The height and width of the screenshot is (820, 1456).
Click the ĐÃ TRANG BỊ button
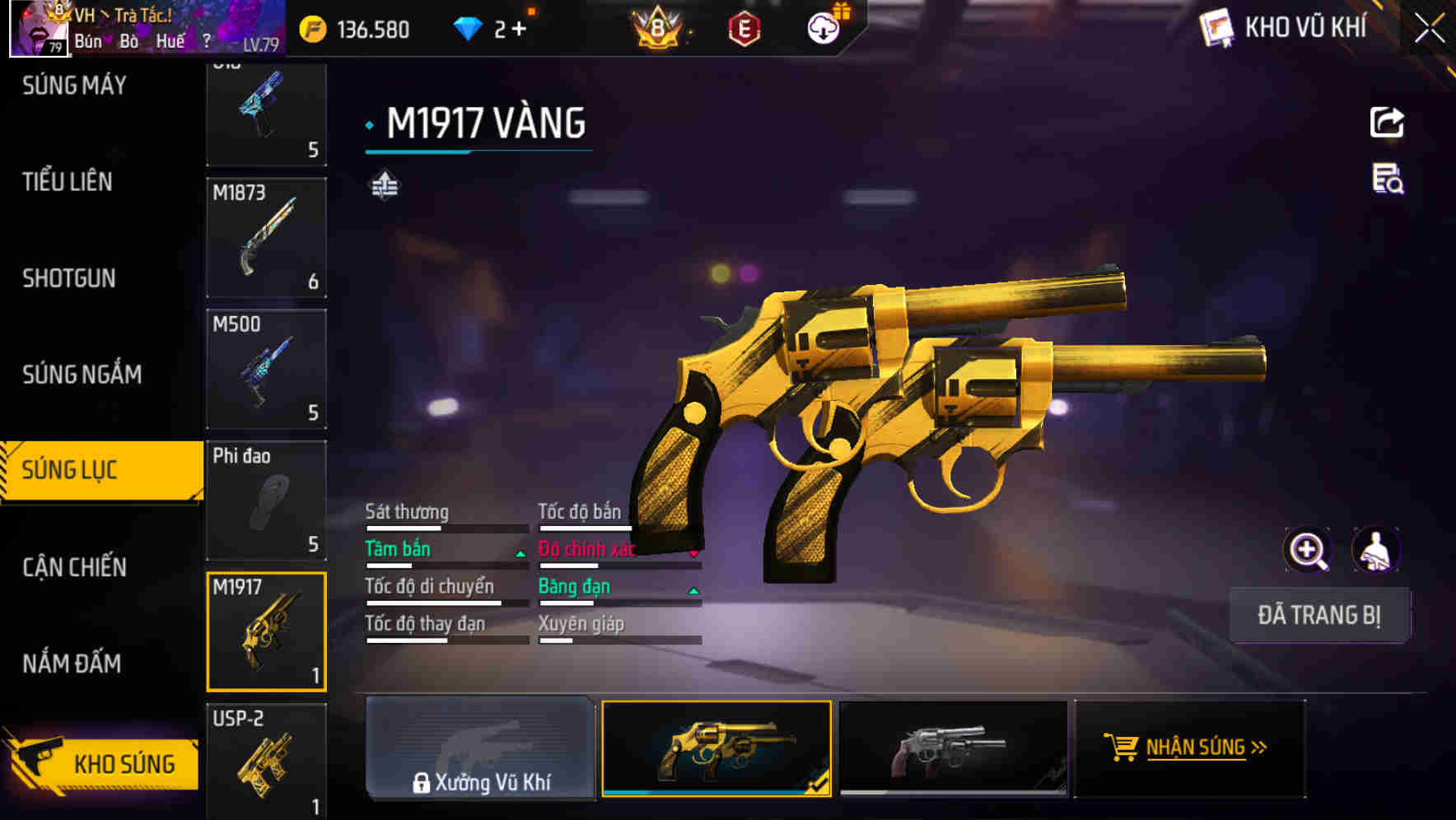pyautogui.click(x=1319, y=615)
